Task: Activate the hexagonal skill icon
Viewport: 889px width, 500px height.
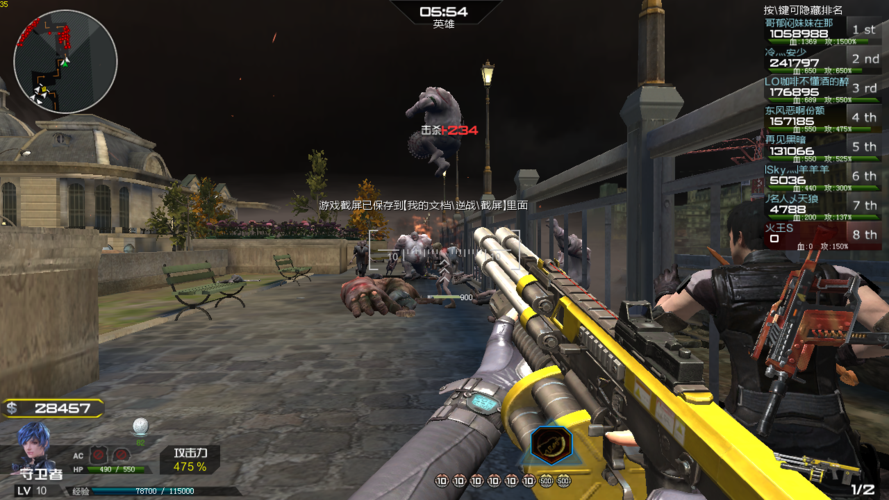Action: 545,443
